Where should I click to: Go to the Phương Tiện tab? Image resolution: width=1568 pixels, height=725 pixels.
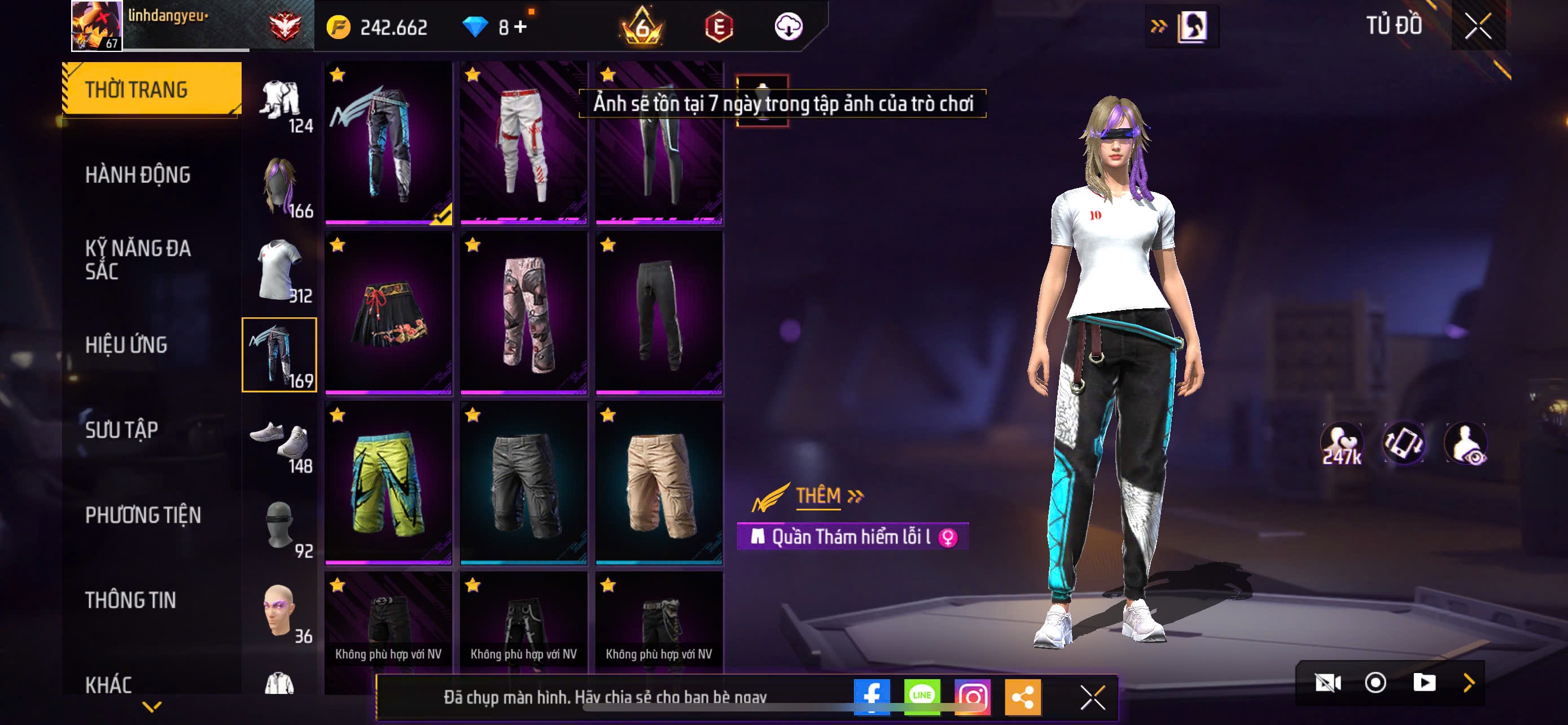tap(143, 515)
